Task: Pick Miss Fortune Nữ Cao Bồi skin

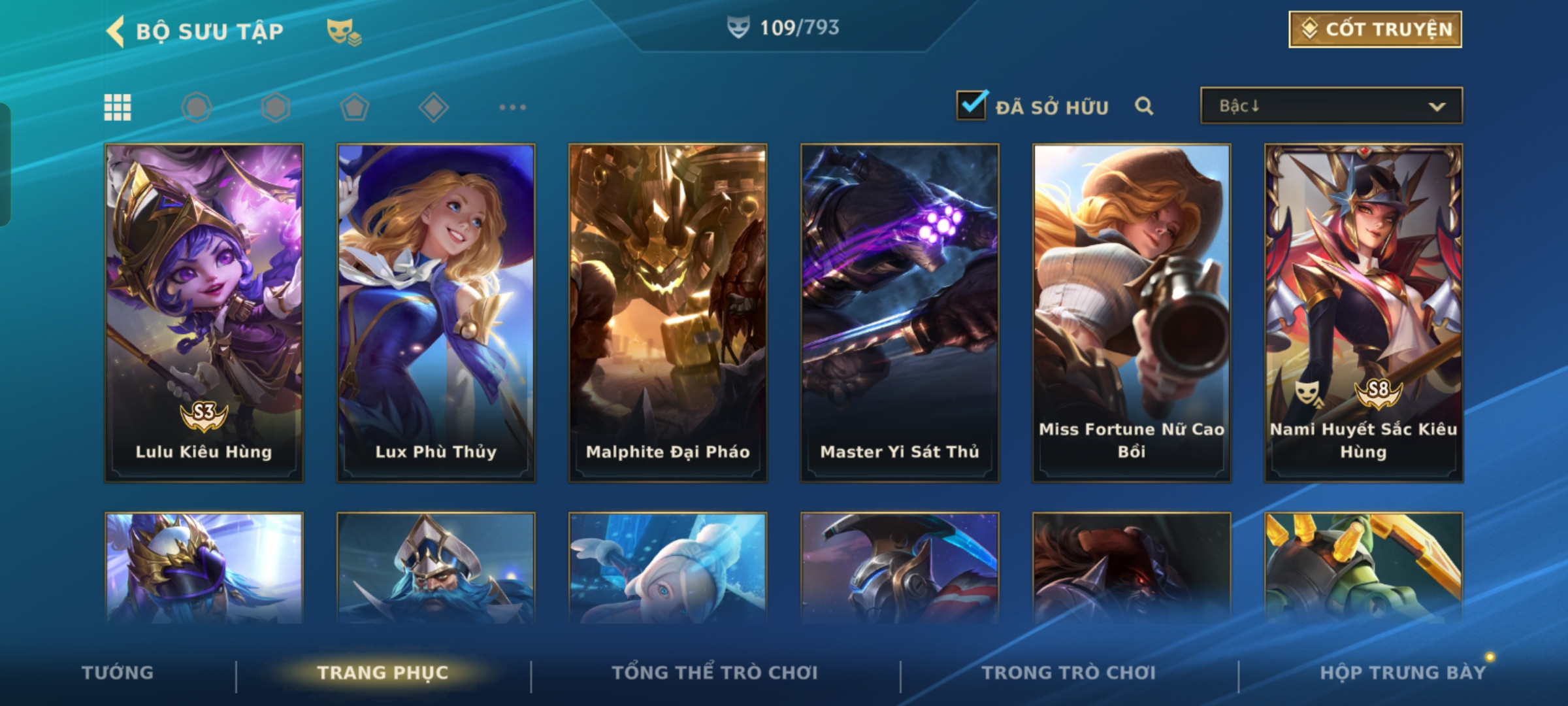Action: (x=1132, y=312)
